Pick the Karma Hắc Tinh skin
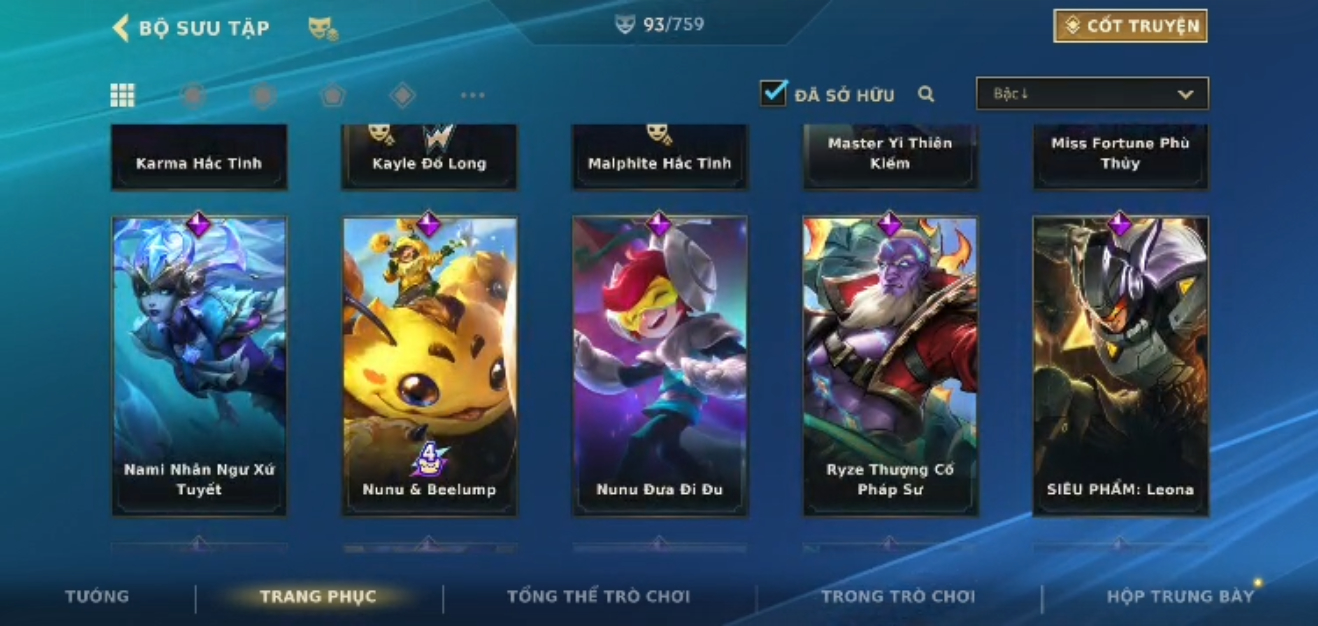This screenshot has height=626, width=1318. [199, 158]
